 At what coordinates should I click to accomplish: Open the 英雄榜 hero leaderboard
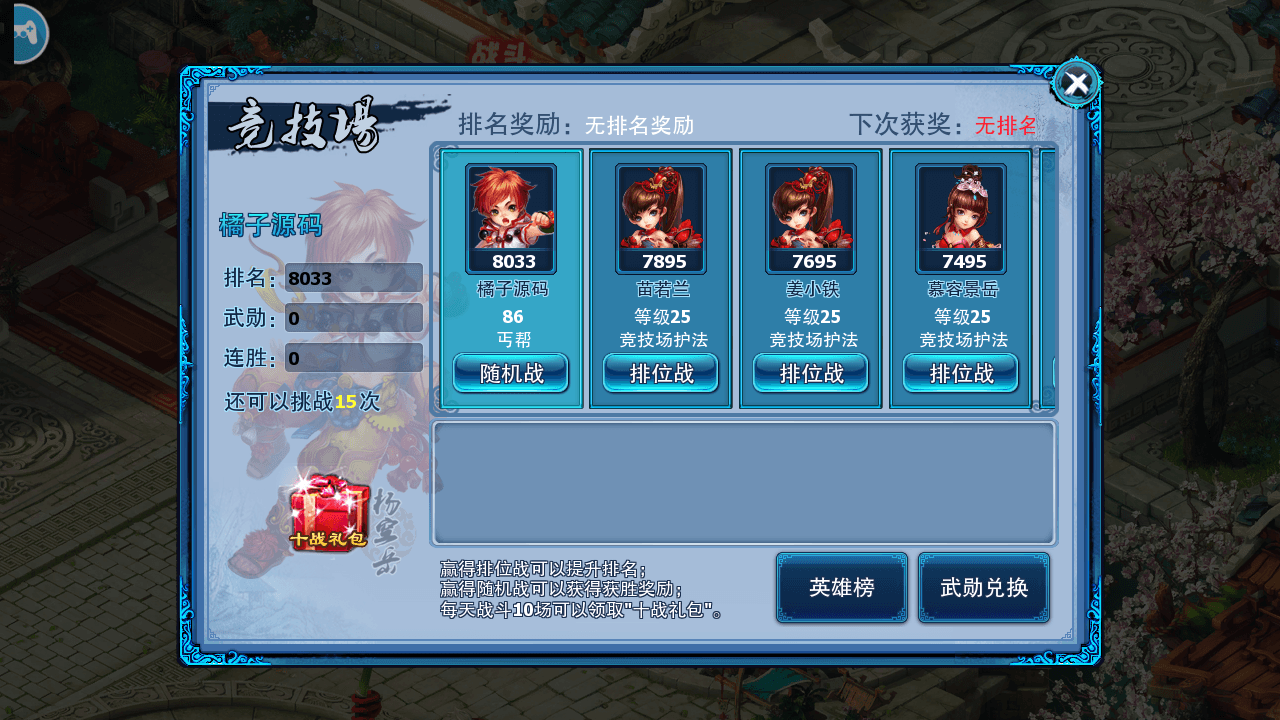tap(841, 588)
